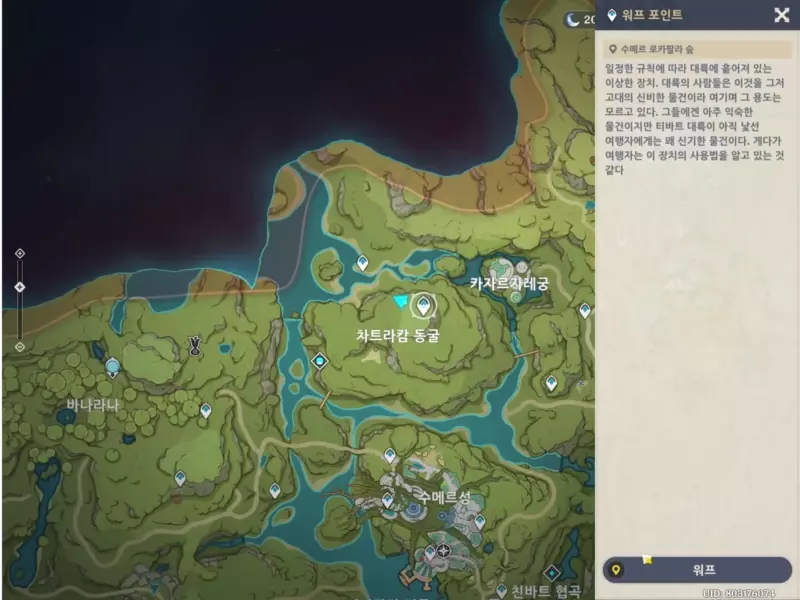Select the Statue of the Seven above 바나라나
Viewport: 800px width, 600px height.
tap(113, 367)
